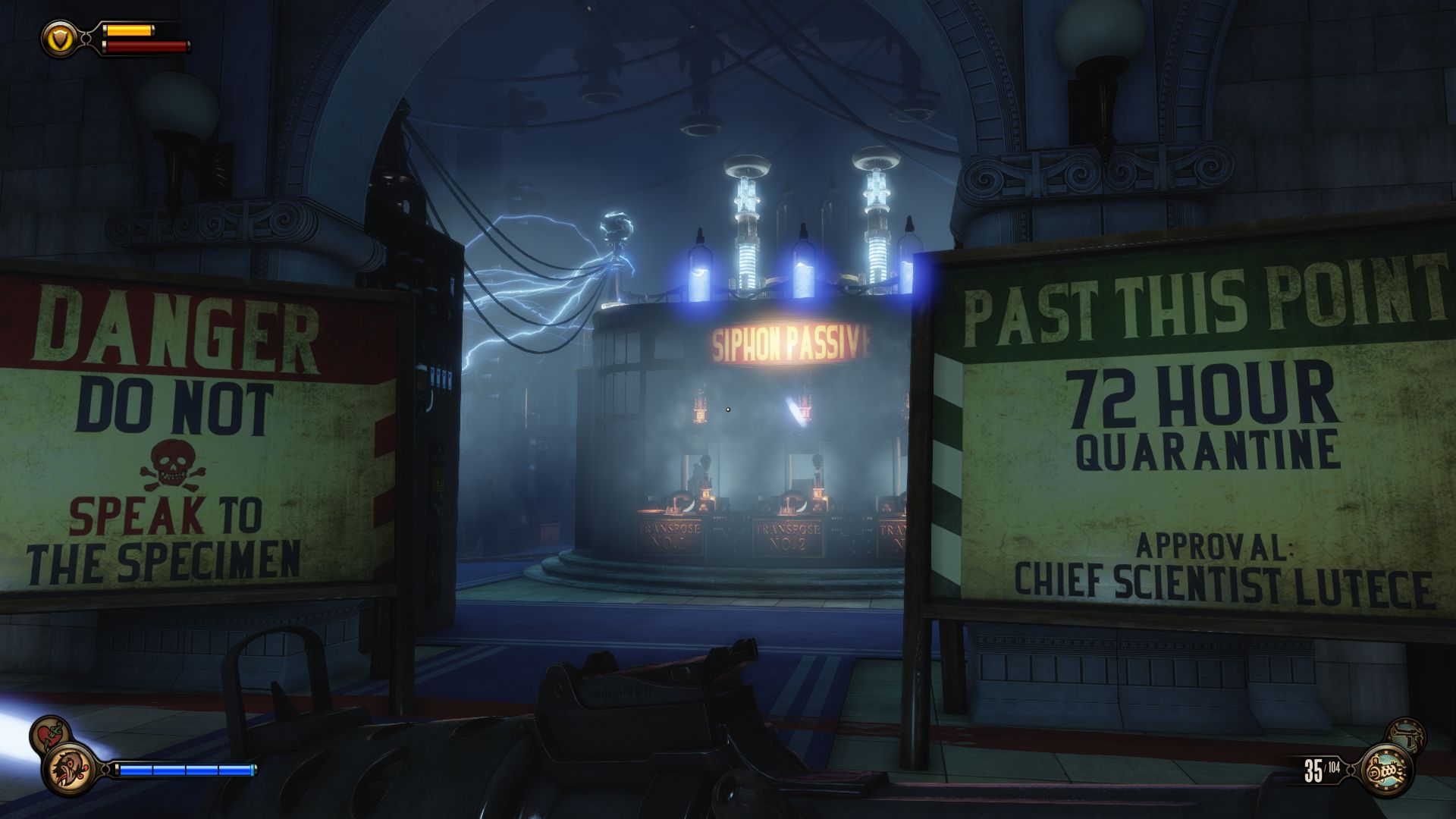Switch to the pistol weapon icon

coord(1408,736)
